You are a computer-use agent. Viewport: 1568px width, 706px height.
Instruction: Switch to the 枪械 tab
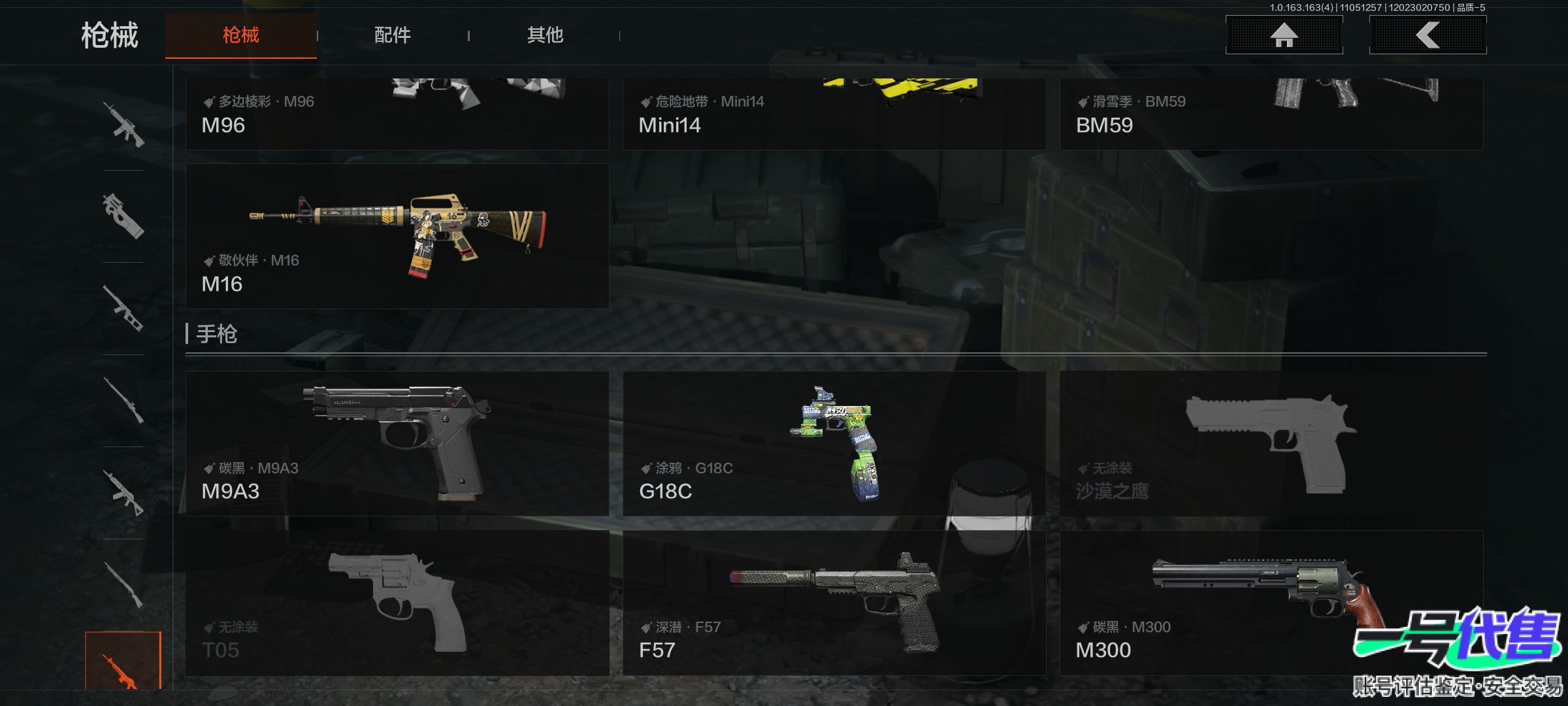tap(240, 35)
